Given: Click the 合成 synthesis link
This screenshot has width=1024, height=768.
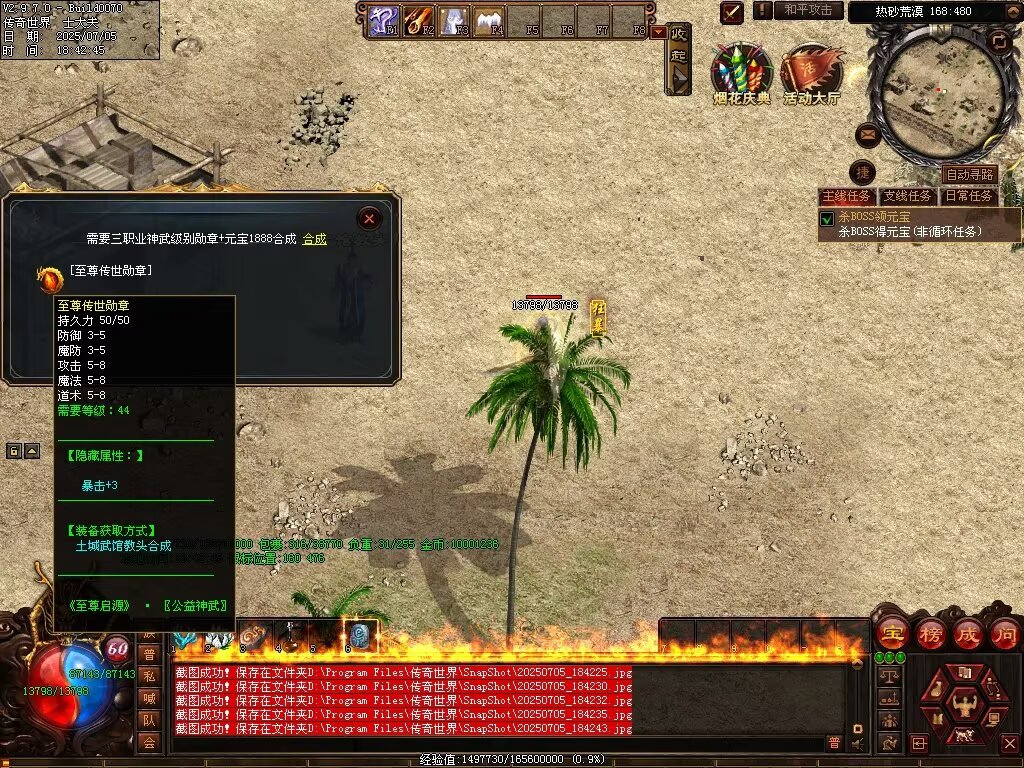Looking at the screenshot, I should [x=314, y=239].
